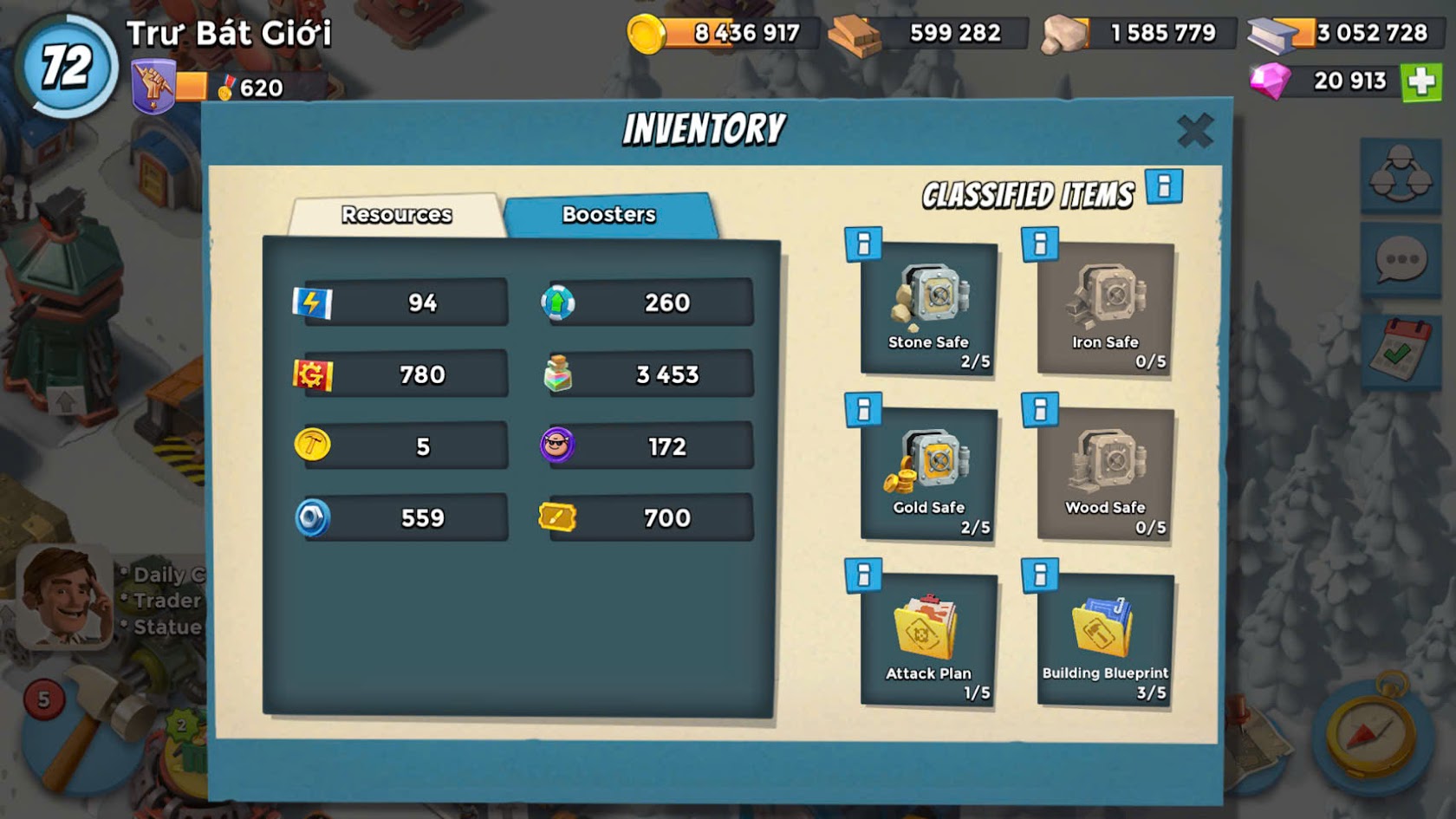Open the level 72 player profile

(66, 66)
